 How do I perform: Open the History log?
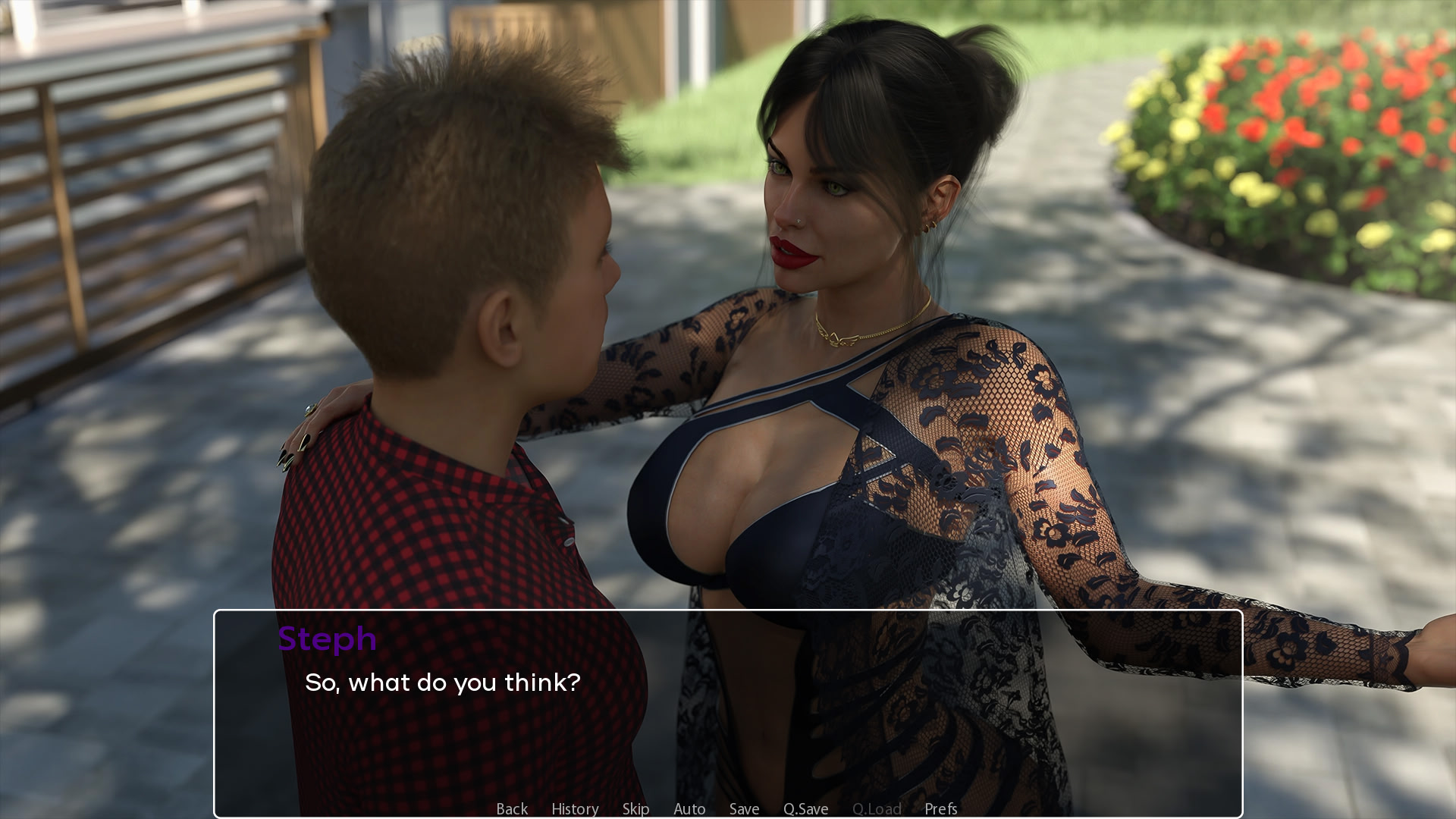point(575,808)
